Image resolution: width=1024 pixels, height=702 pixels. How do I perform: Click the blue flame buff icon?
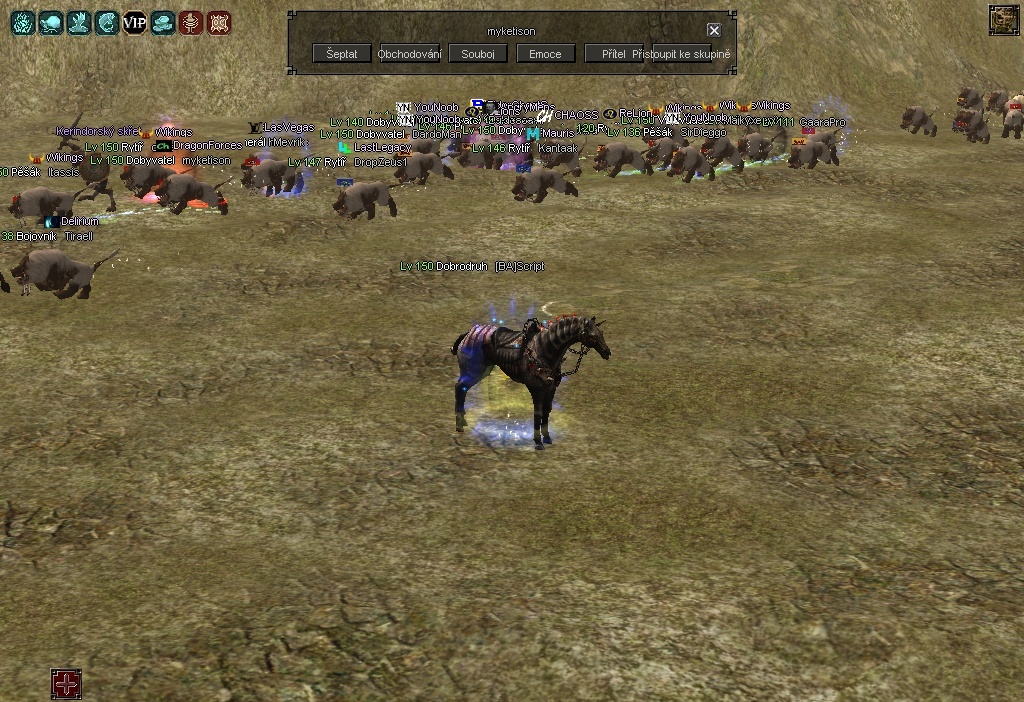22,23
